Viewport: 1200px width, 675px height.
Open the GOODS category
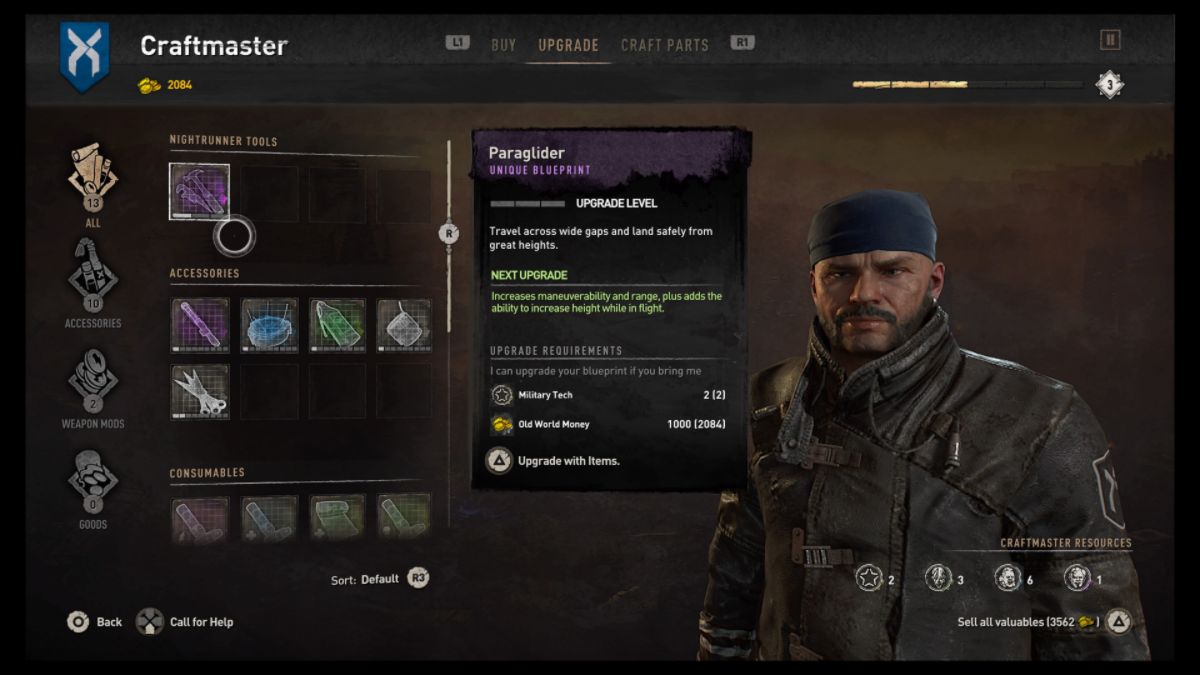point(92,486)
